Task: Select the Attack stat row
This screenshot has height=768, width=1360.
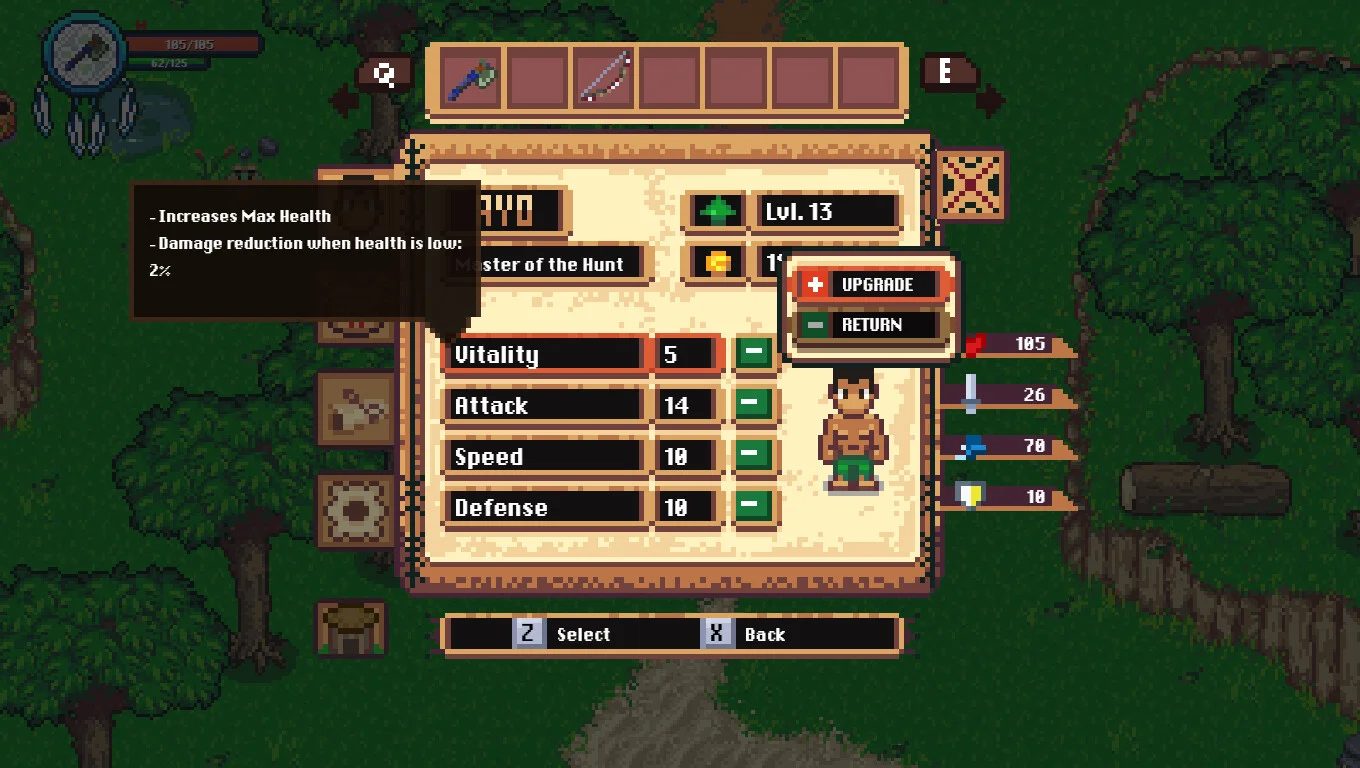Action: 543,406
